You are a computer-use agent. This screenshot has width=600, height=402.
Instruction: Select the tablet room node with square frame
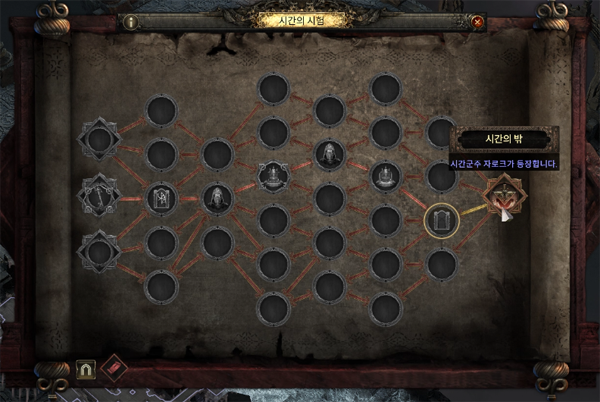click(160, 198)
